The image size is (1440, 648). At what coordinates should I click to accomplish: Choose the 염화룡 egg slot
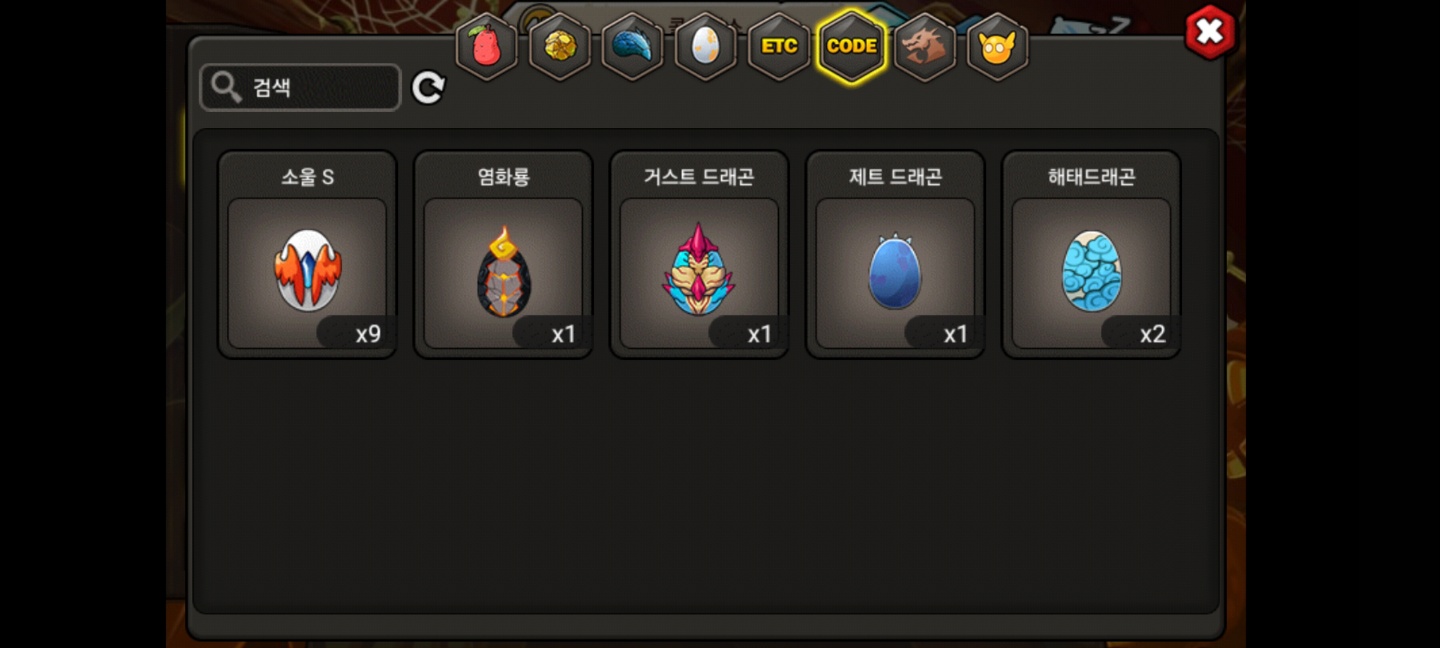click(503, 272)
